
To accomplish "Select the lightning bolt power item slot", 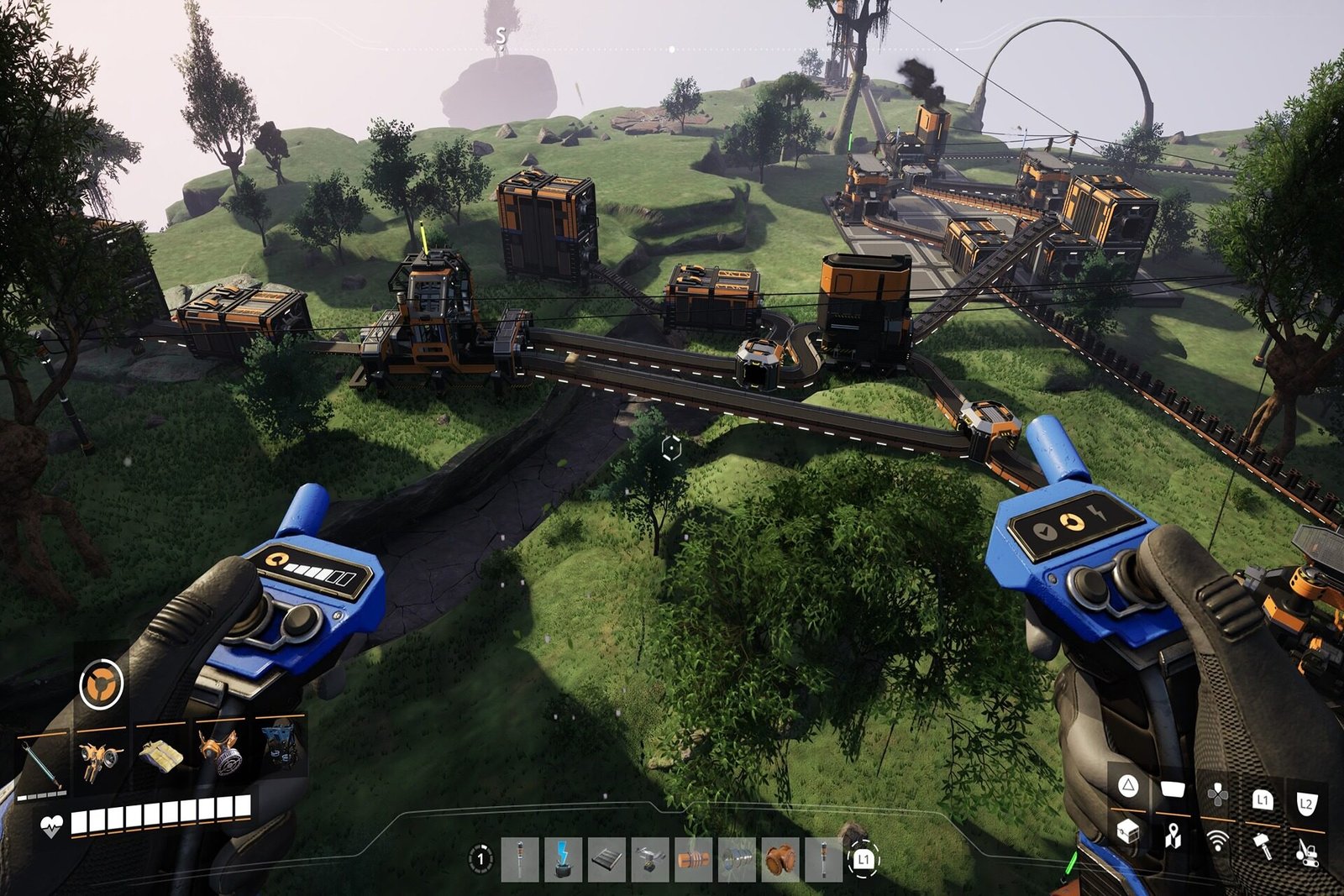I will [x=564, y=859].
